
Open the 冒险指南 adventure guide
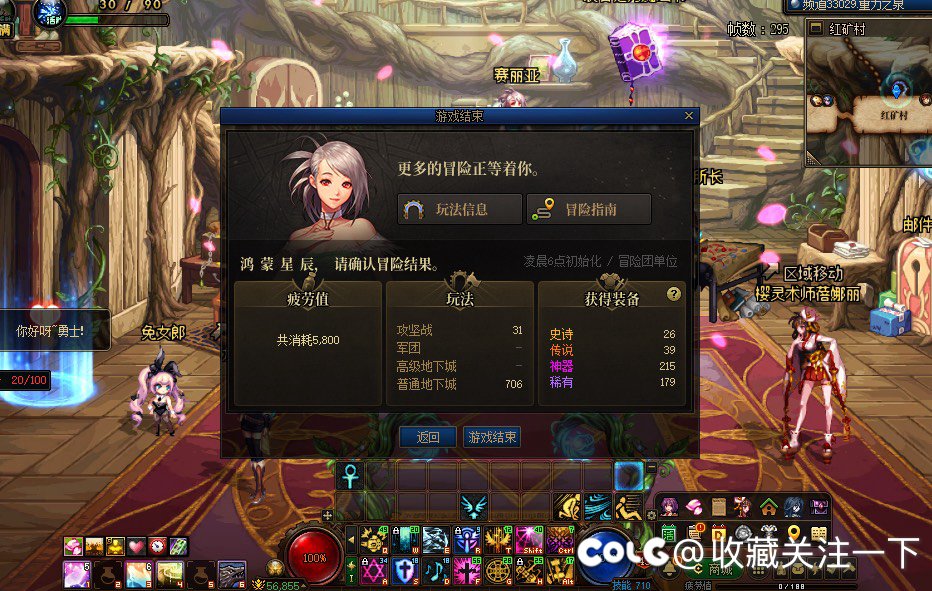click(x=589, y=209)
